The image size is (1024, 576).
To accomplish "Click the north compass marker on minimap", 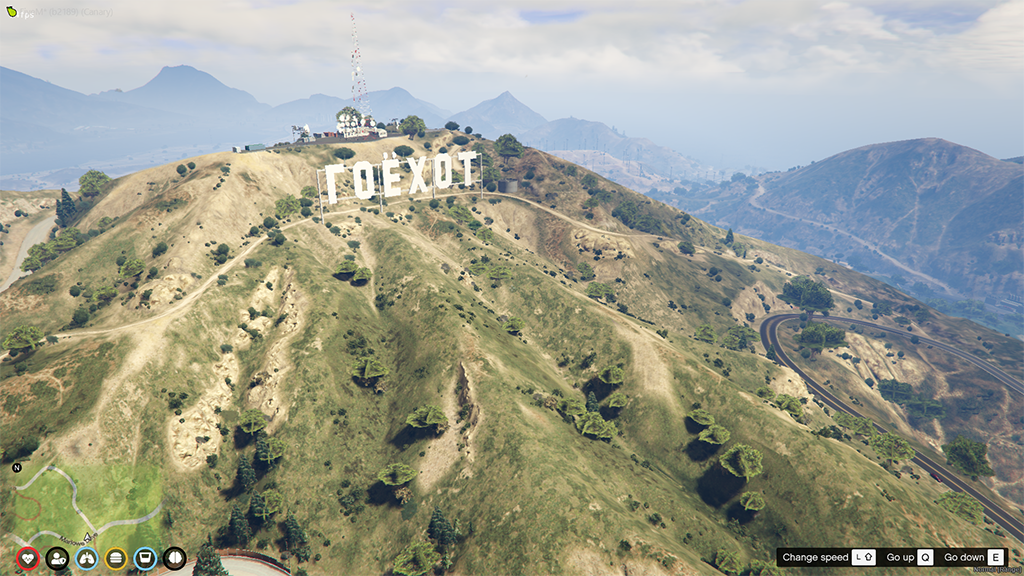I will click(17, 467).
